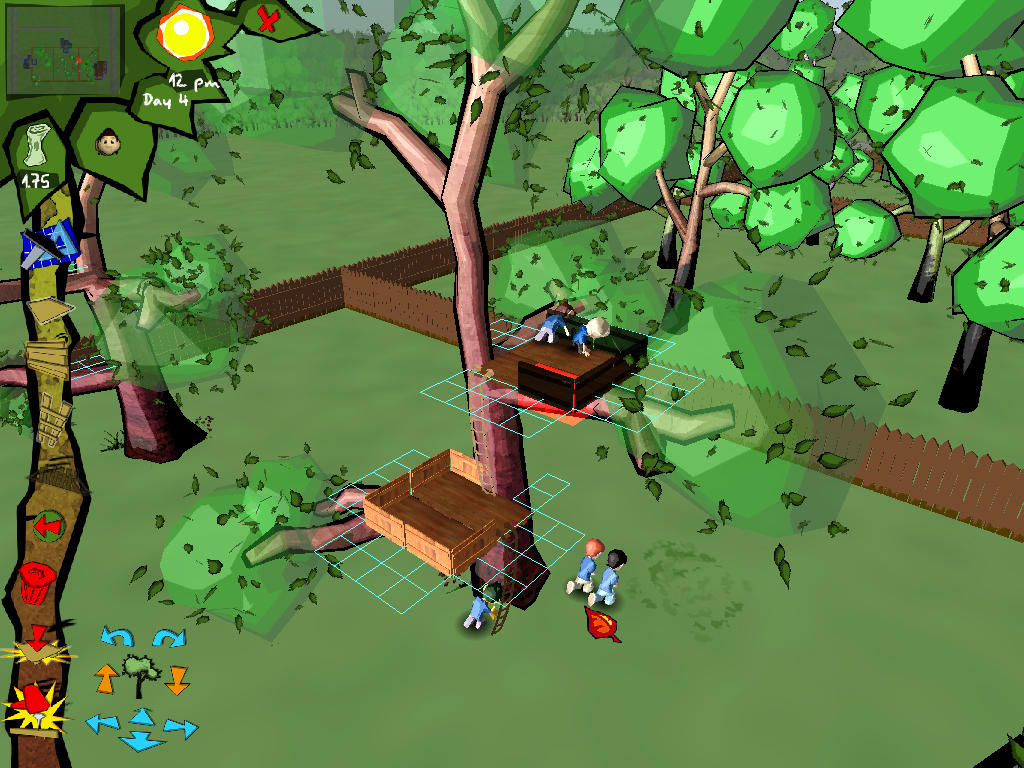Image resolution: width=1024 pixels, height=768 pixels.
Task: Close the game with the red X
Action: pyautogui.click(x=267, y=19)
